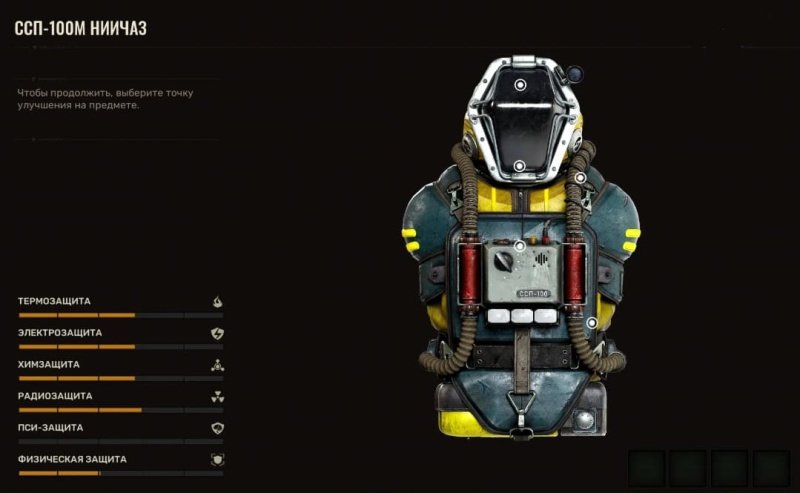The height and width of the screenshot is (493, 800).
Task: Select the upgrade point at the visor top
Action: pos(520,86)
